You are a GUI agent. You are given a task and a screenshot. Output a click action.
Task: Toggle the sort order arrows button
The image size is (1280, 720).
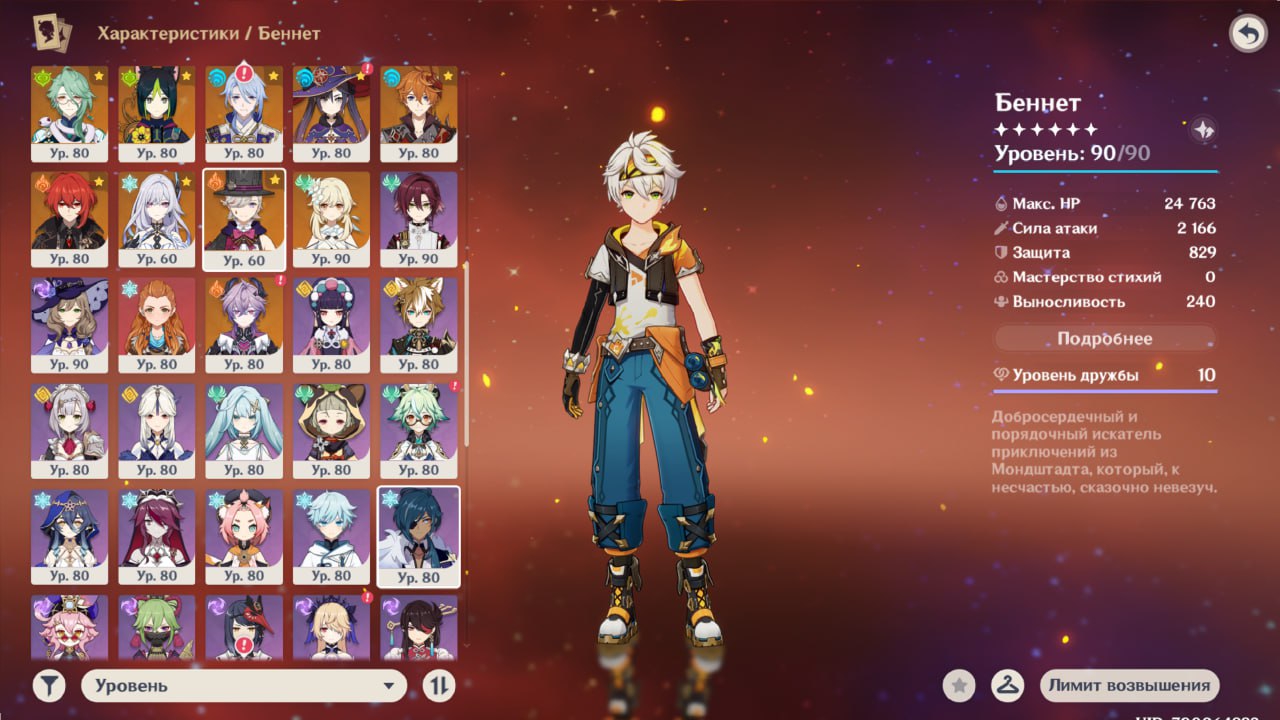click(439, 686)
